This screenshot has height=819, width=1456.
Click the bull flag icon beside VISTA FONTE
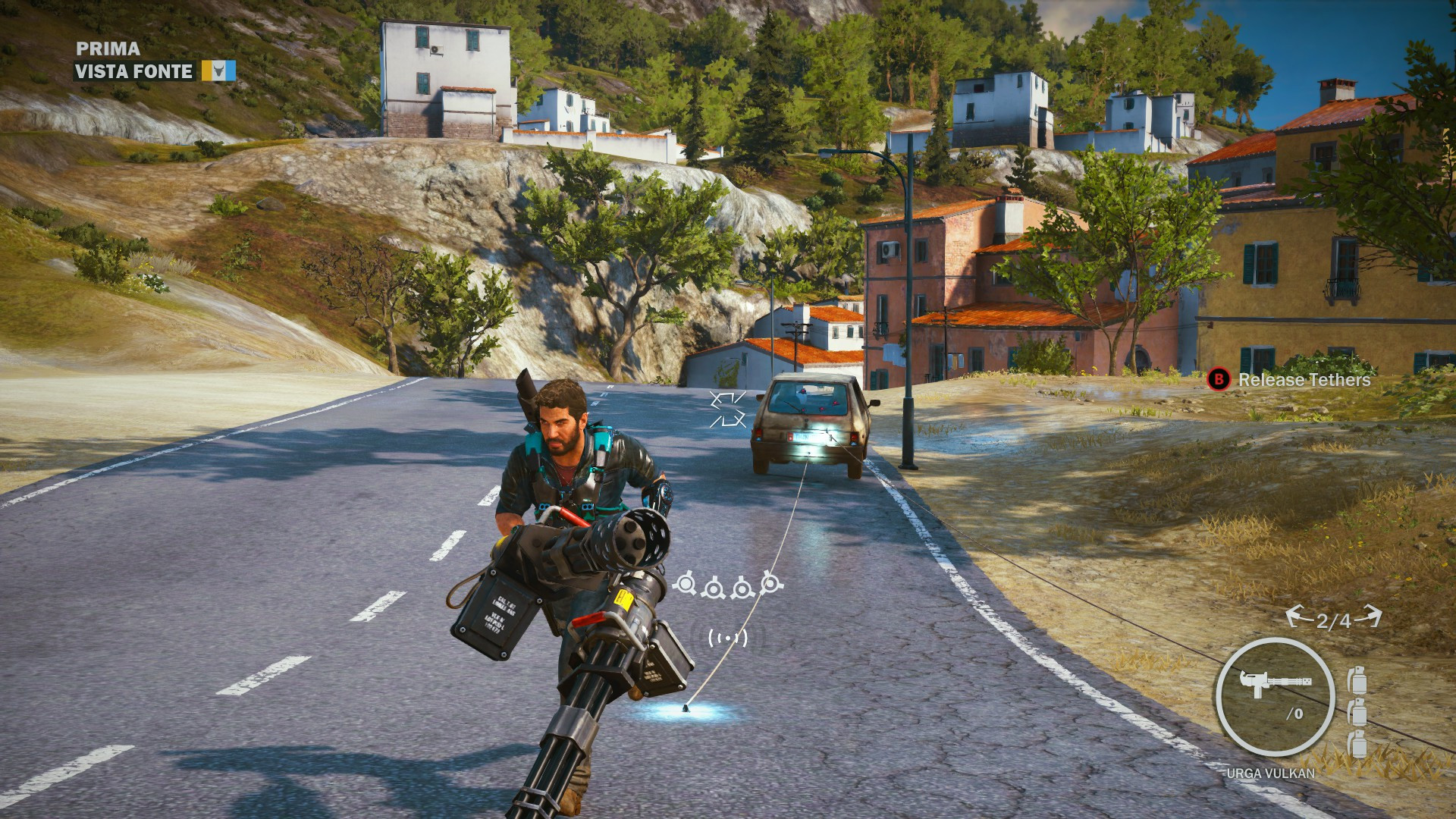tap(218, 71)
